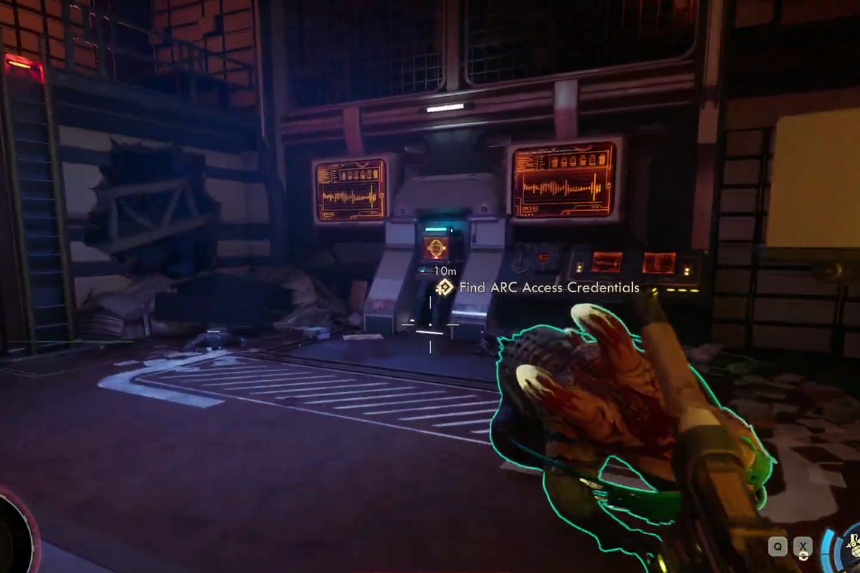Click the Find ARC Access Credentials objective
This screenshot has height=573, width=860.
(x=549, y=288)
